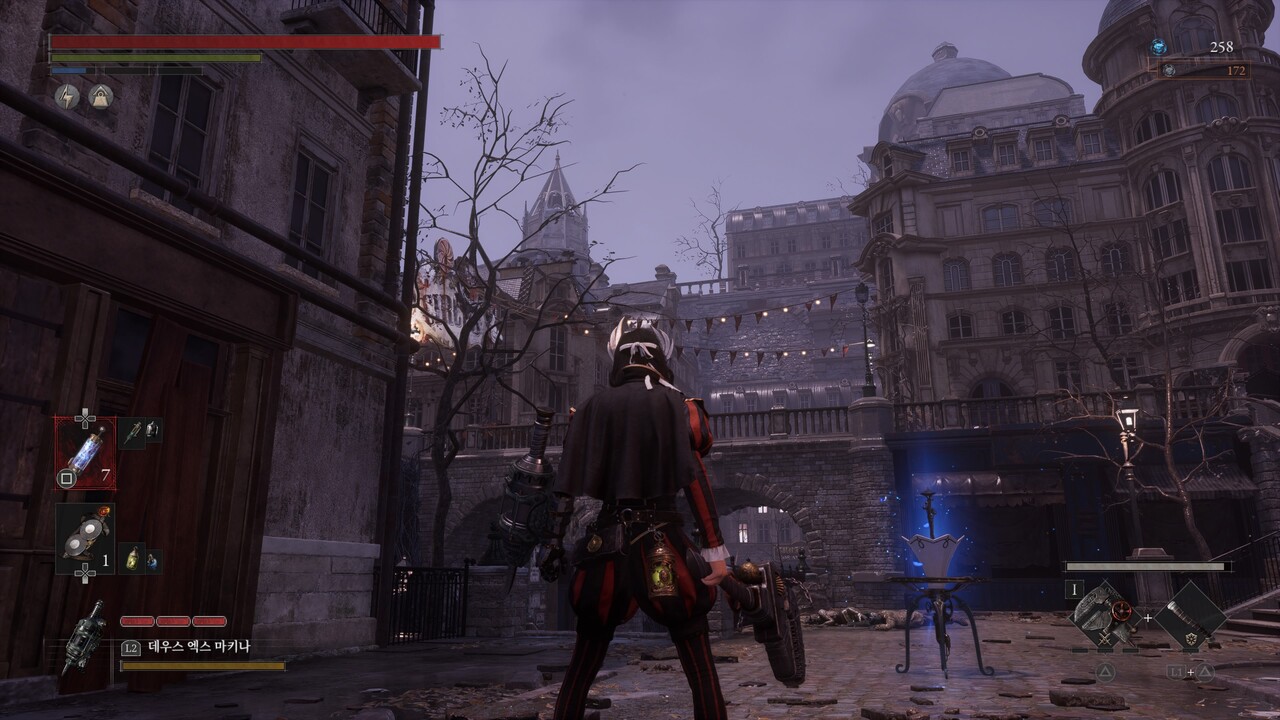The image size is (1280, 720).
Task: Select the weapon handle Fable Art diamond
Action: click(1190, 615)
